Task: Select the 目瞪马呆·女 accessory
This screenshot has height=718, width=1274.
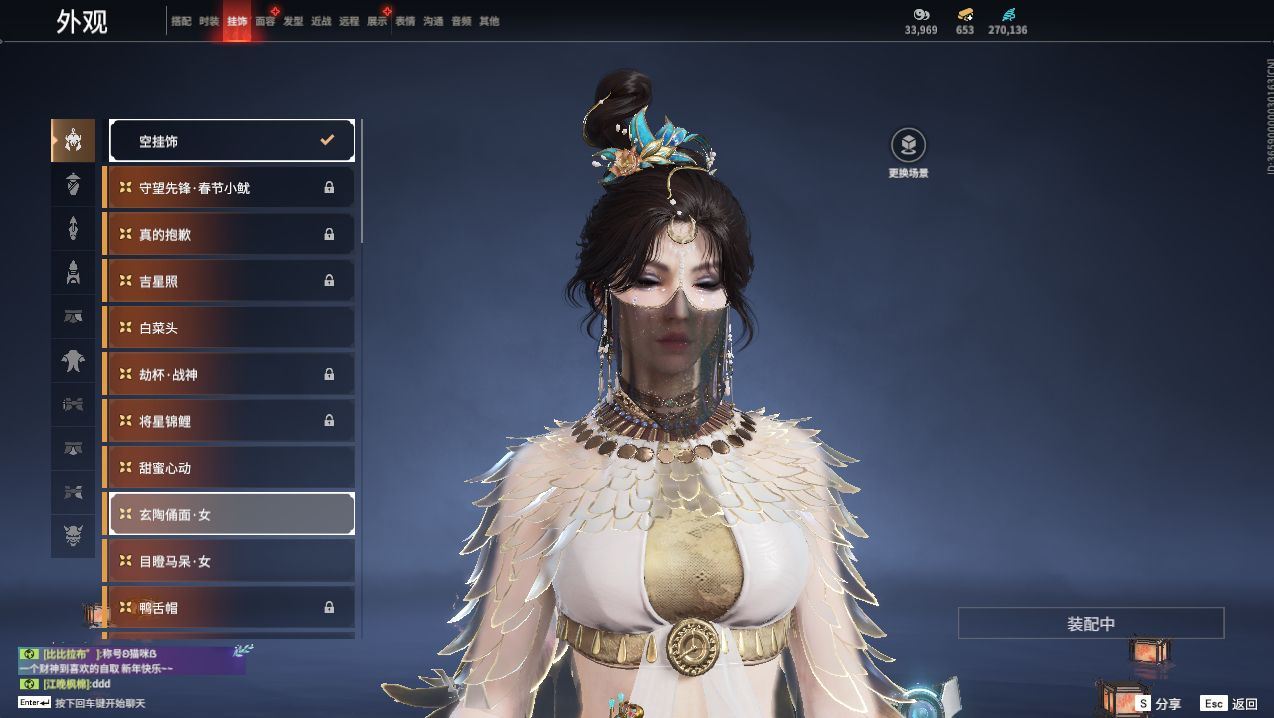Action: (230, 561)
